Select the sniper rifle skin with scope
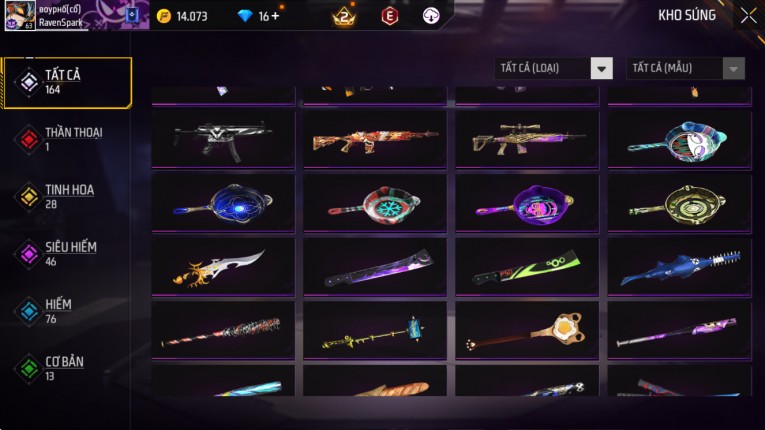This screenshot has height=430, width=765. 527,139
